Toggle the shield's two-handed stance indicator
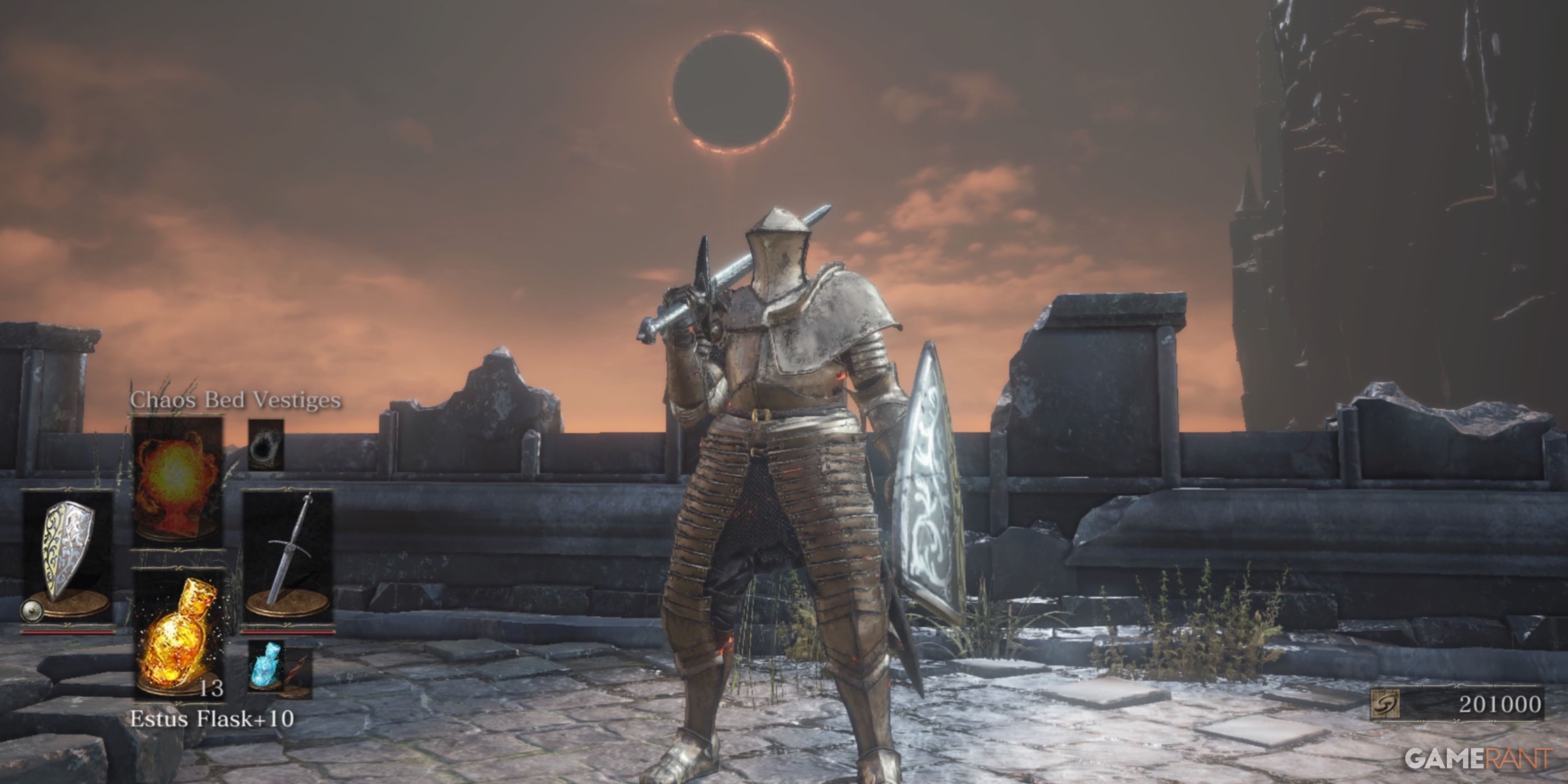Screen dimensions: 1568x784 tap(32, 611)
